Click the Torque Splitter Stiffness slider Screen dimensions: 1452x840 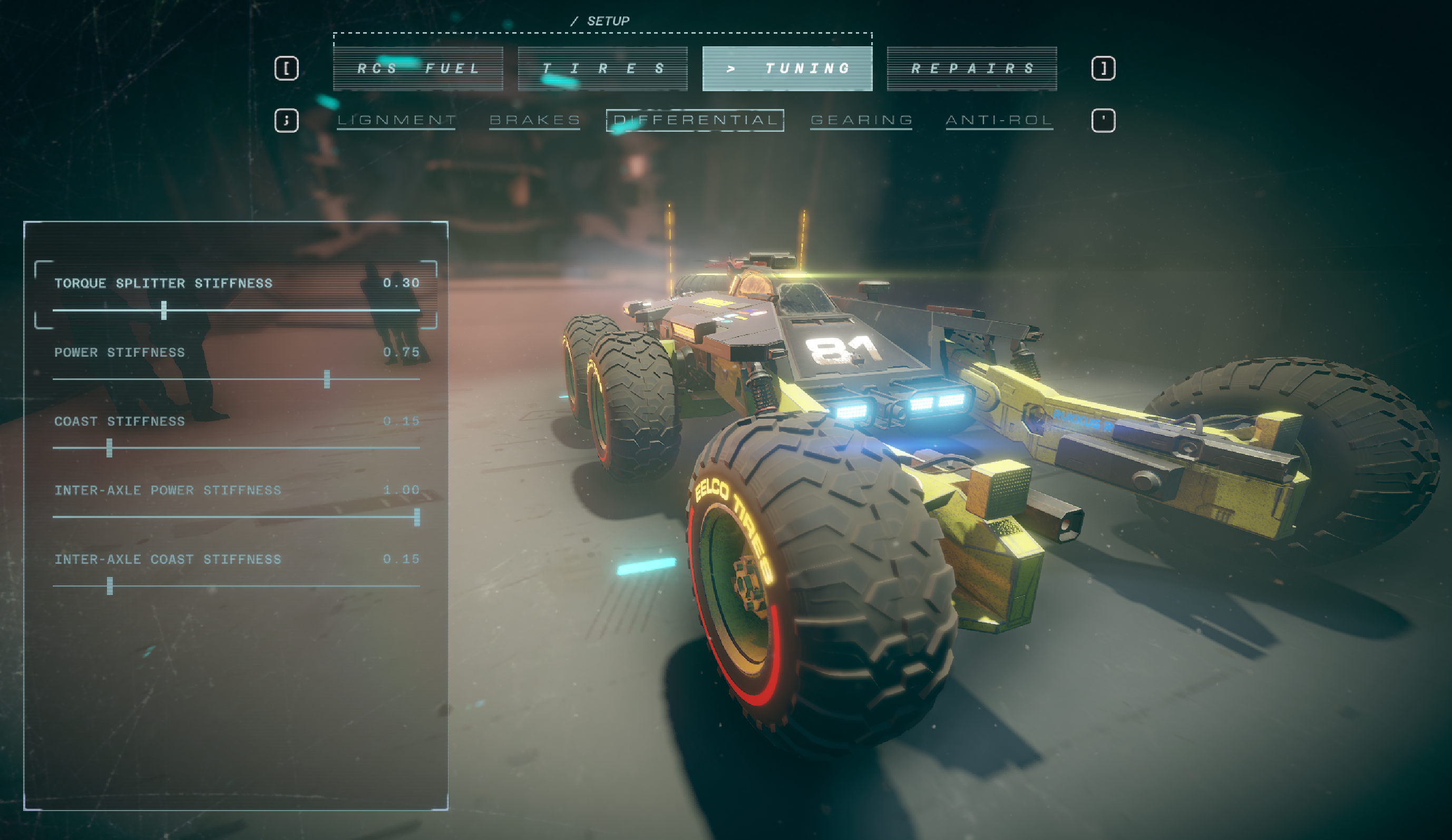pyautogui.click(x=164, y=310)
